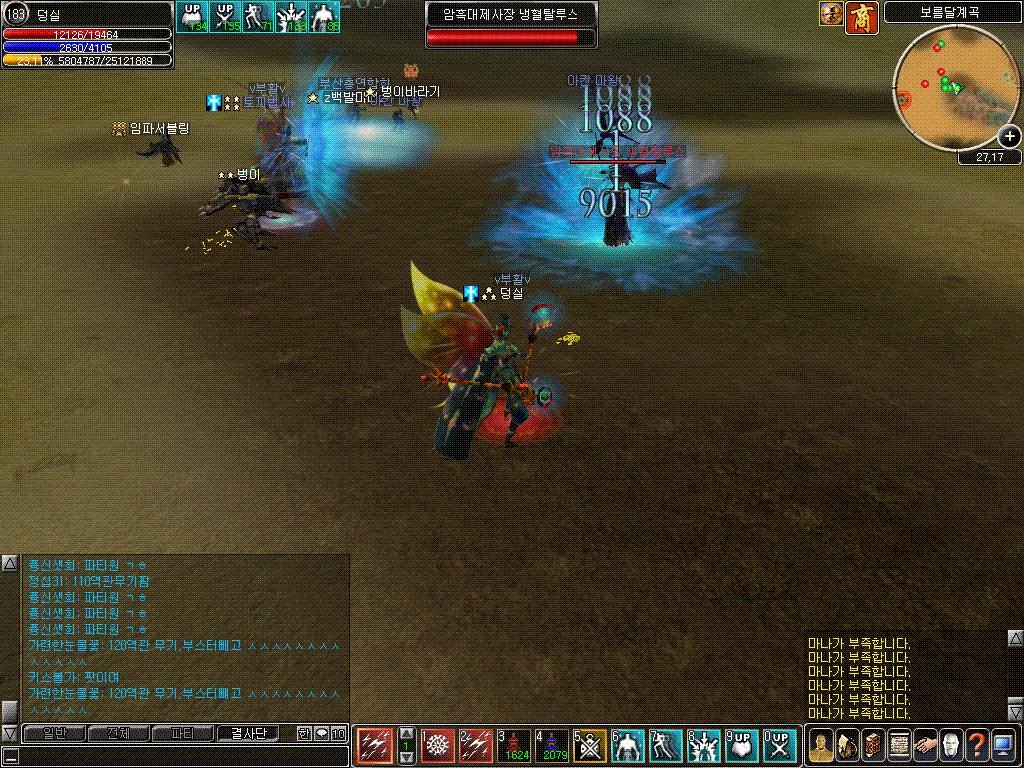The width and height of the screenshot is (1024, 768).
Task: Open the help question mark menu
Action: 977,745
